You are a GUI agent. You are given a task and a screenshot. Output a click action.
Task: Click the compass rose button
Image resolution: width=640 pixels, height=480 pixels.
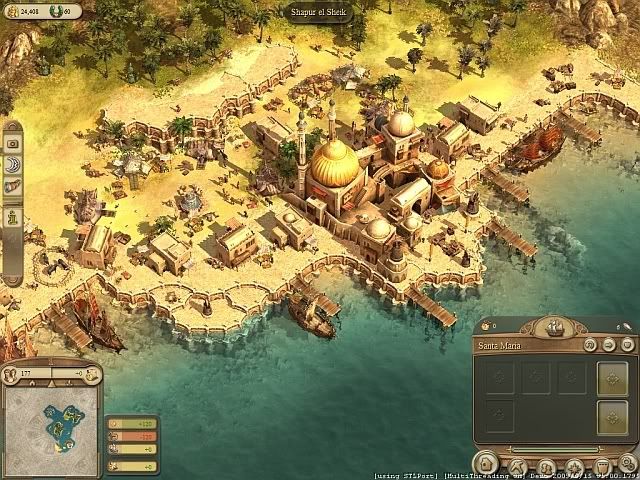[x=574, y=466]
